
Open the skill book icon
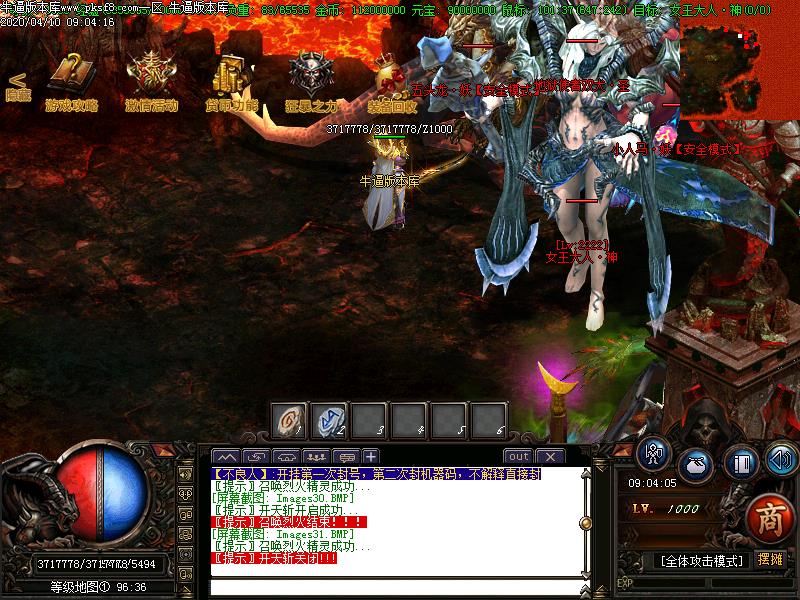[x=741, y=463]
